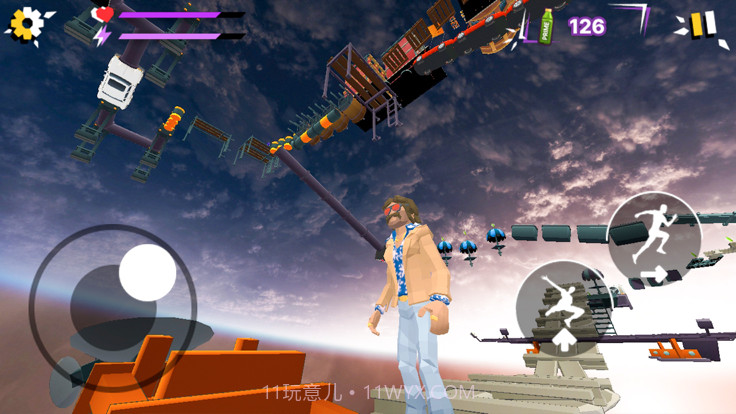Open settings with the gear icon
Viewport: 736px width, 414px height.
click(28, 24)
